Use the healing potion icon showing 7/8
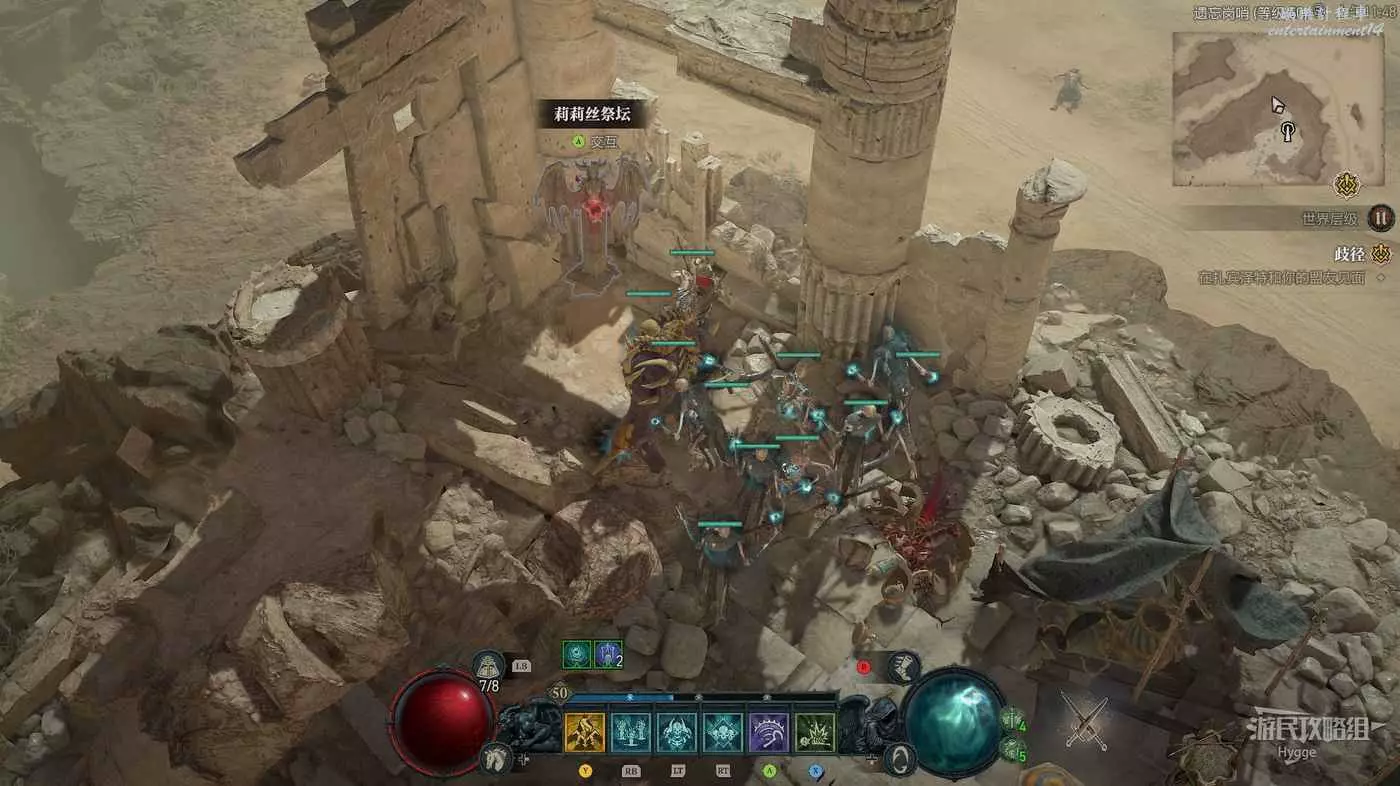This screenshot has height=786, width=1400. (488, 667)
